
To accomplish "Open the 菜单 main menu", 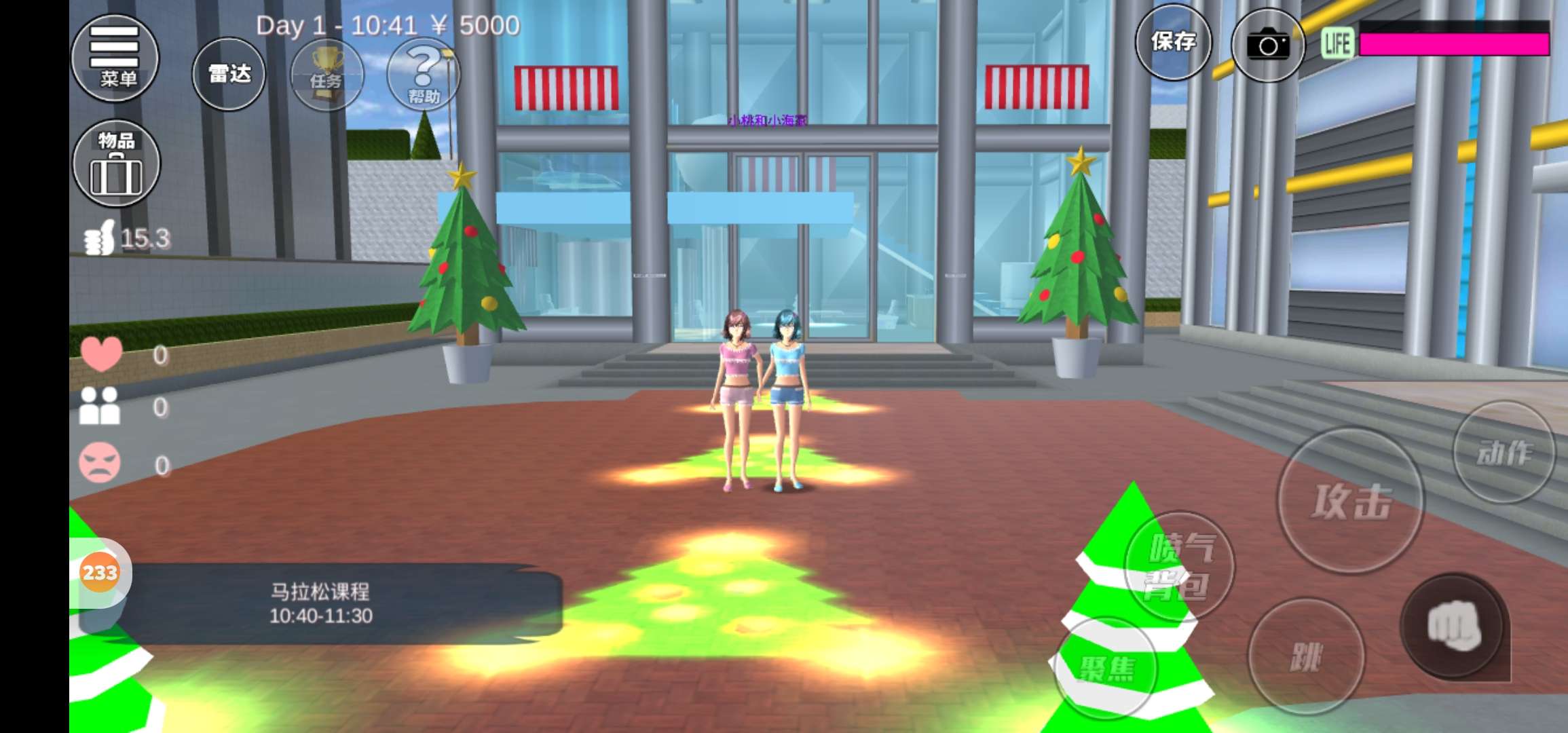I will point(115,58).
